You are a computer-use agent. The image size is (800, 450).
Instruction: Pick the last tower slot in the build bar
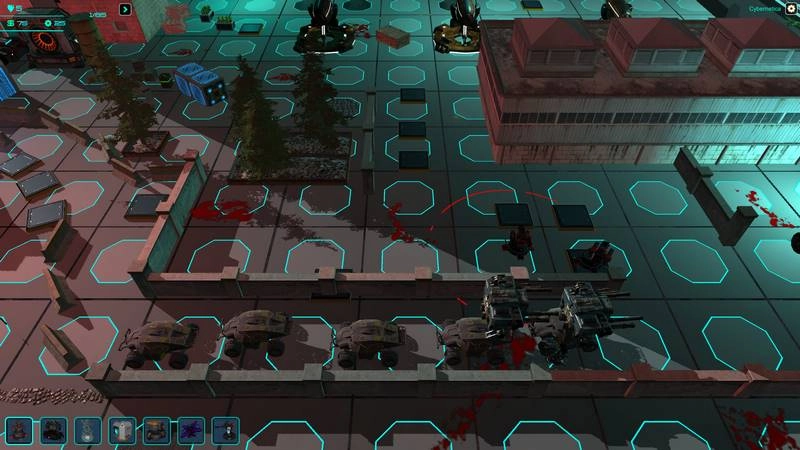click(226, 431)
